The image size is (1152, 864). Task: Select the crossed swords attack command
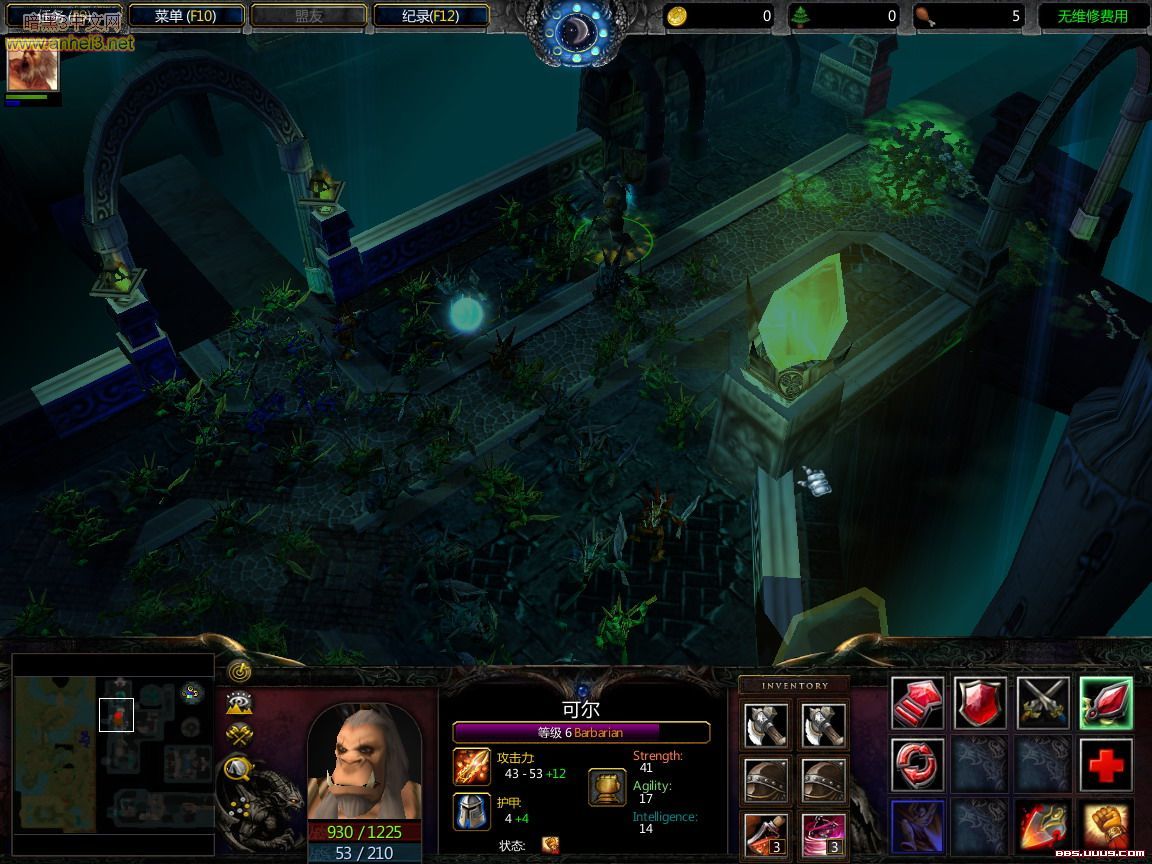1043,703
